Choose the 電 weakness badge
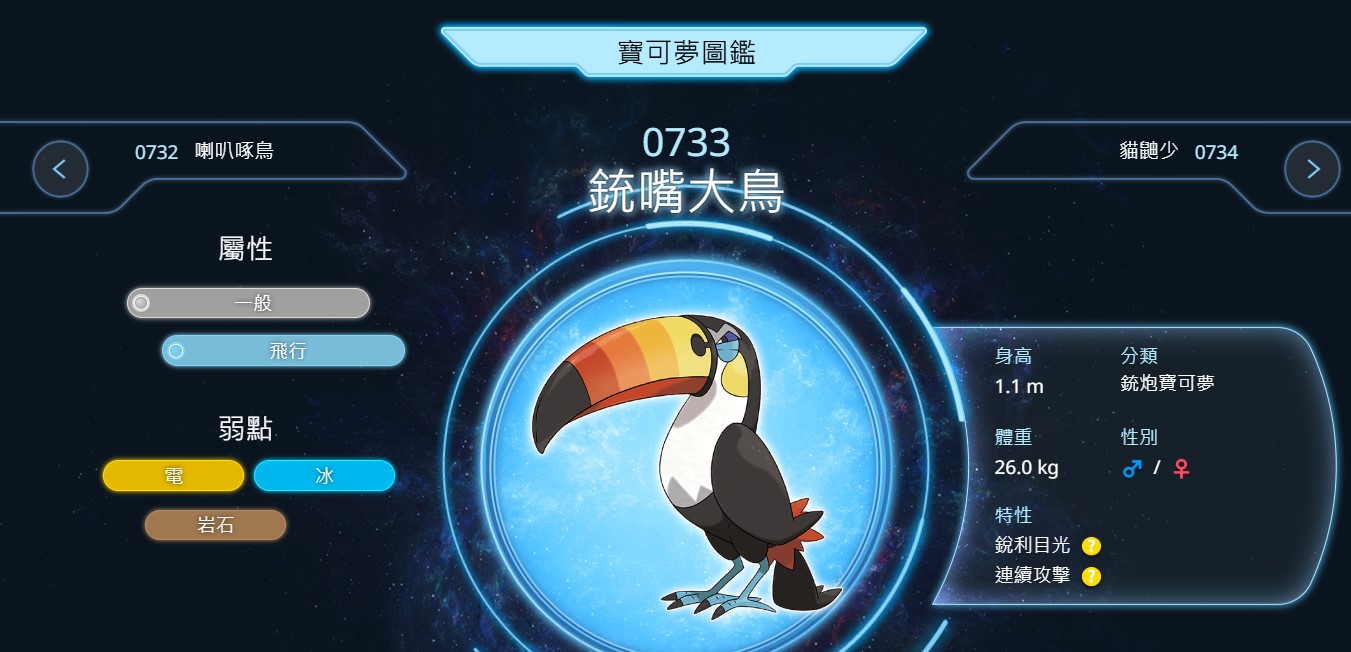Screen dimensions: 1351x652 173,476
